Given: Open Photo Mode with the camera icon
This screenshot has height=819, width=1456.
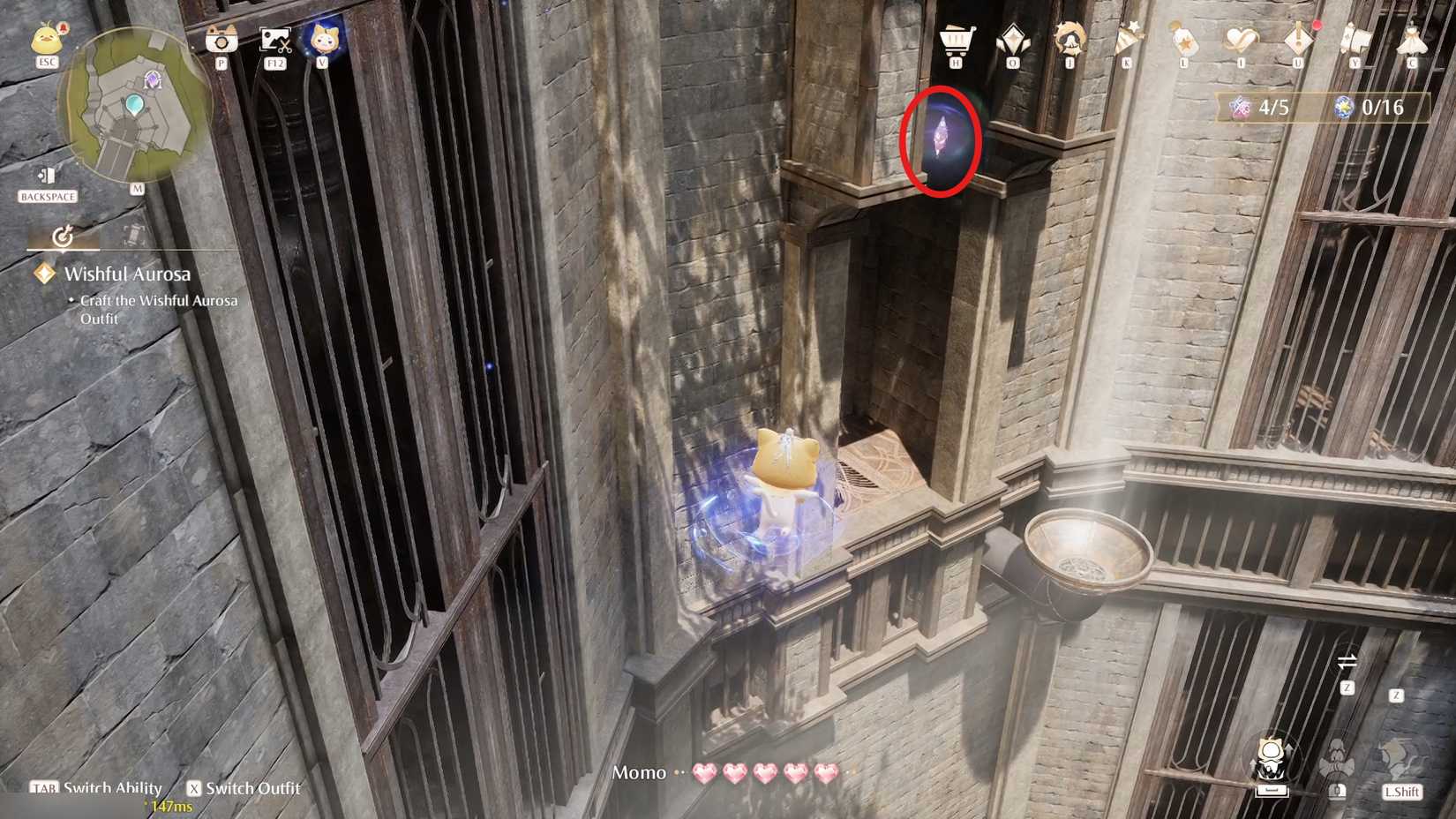Looking at the screenshot, I should click(x=221, y=41).
